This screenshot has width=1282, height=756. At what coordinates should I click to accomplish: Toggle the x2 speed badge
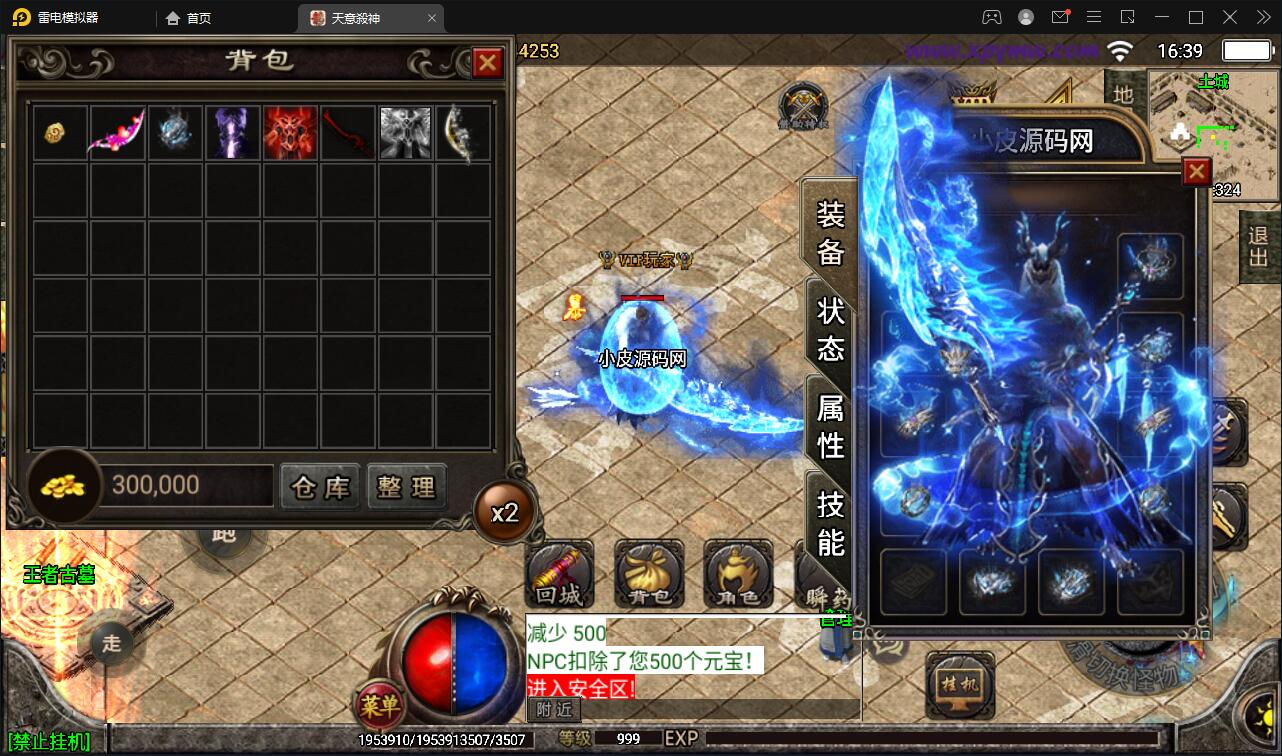coord(504,511)
